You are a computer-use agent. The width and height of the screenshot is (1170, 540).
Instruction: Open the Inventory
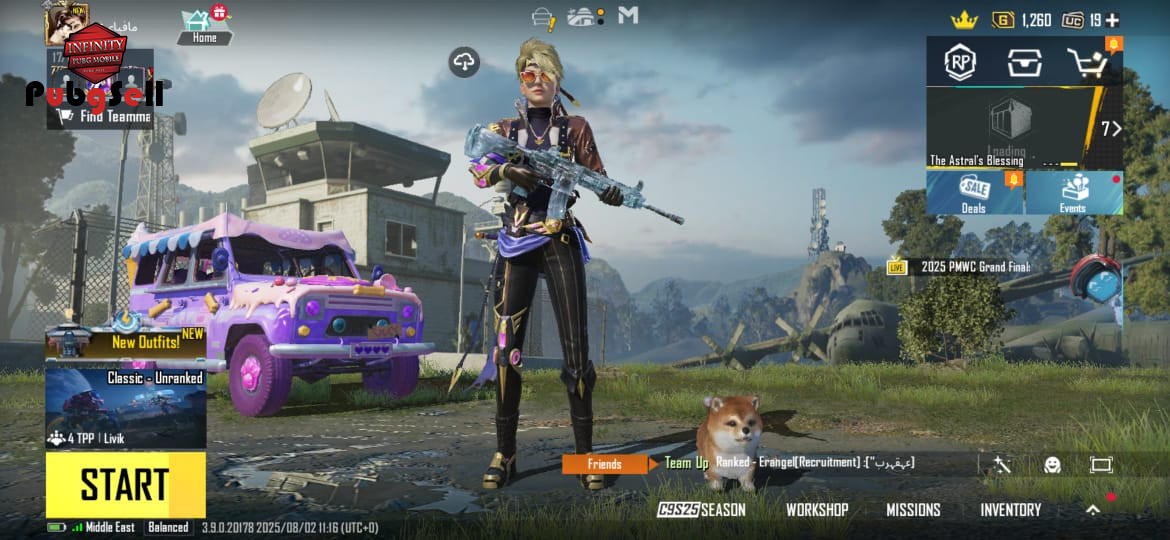(x=1010, y=510)
